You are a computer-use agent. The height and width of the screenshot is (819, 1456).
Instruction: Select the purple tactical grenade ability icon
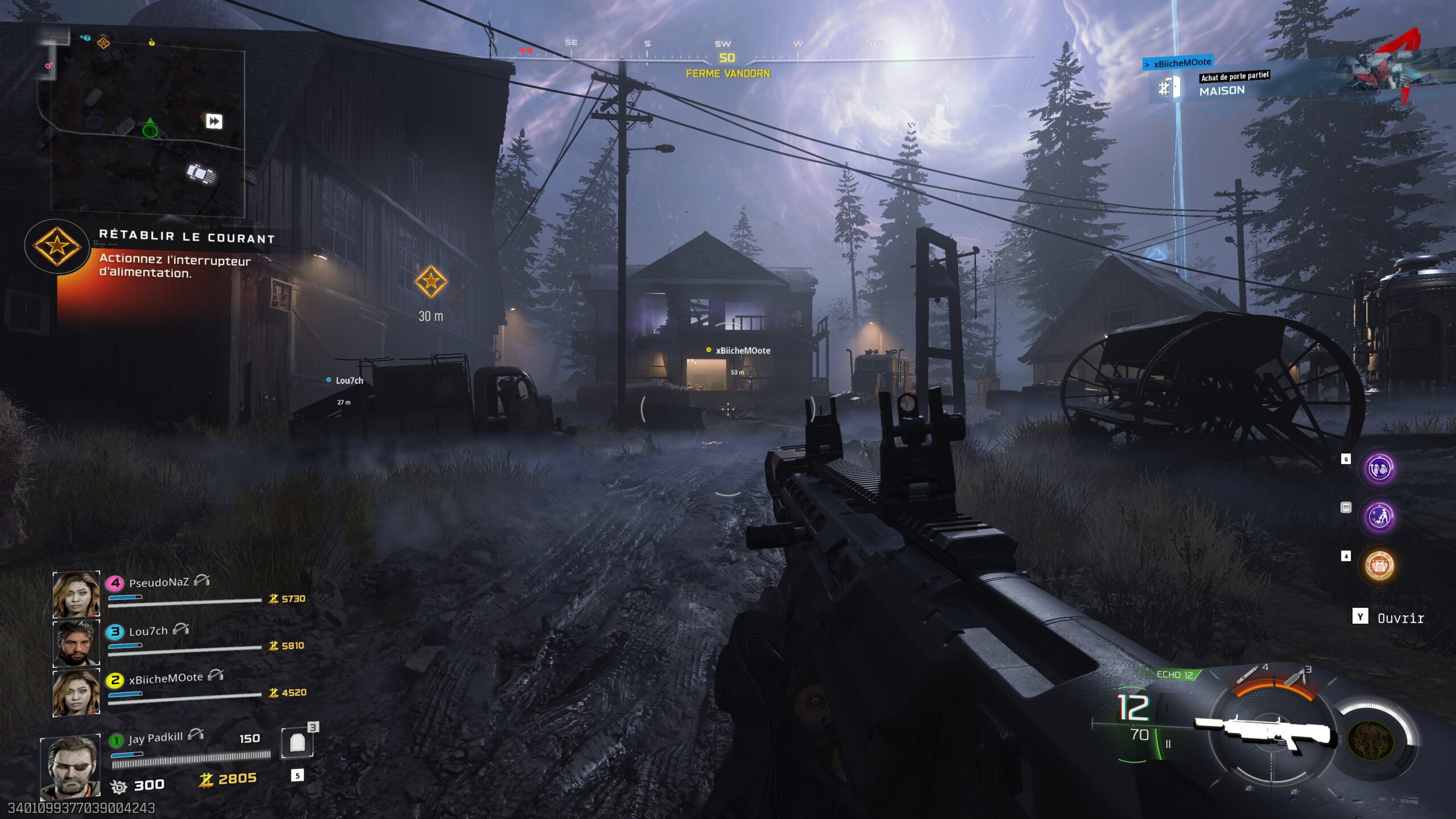tap(1379, 469)
